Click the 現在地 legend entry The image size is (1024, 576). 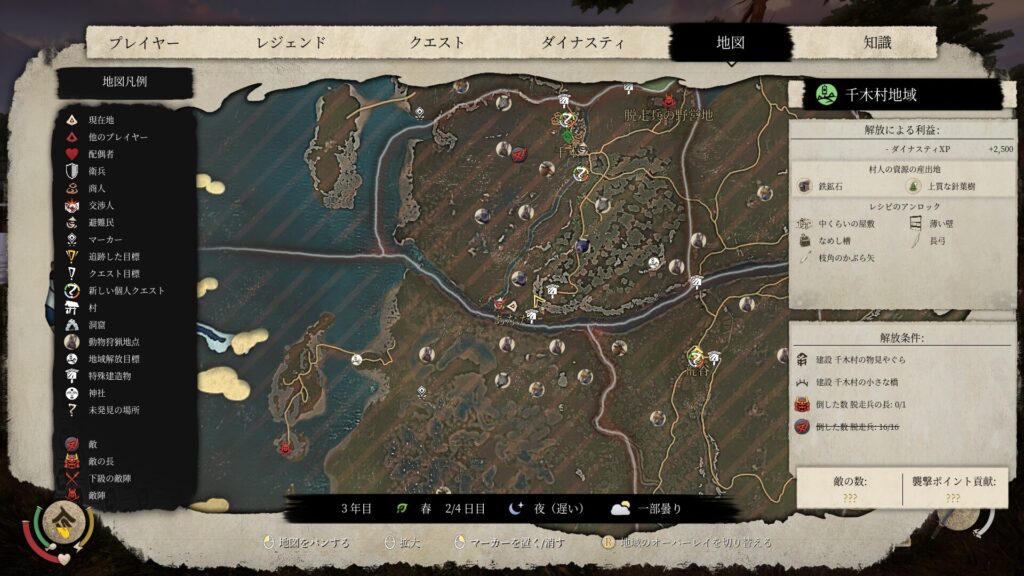pos(101,120)
